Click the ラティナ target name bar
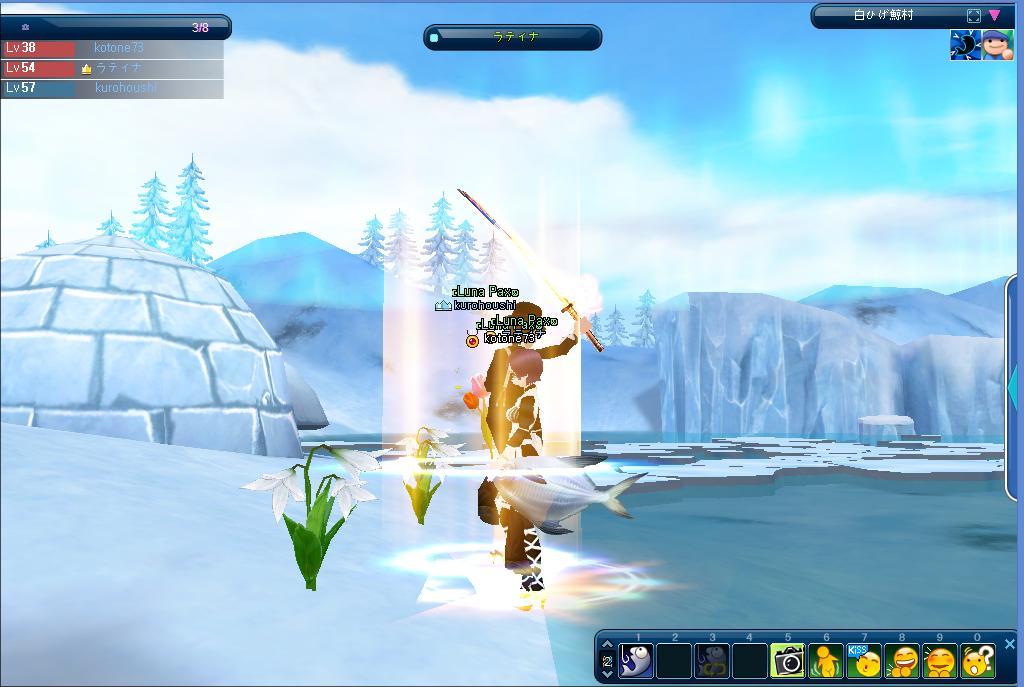 point(513,37)
